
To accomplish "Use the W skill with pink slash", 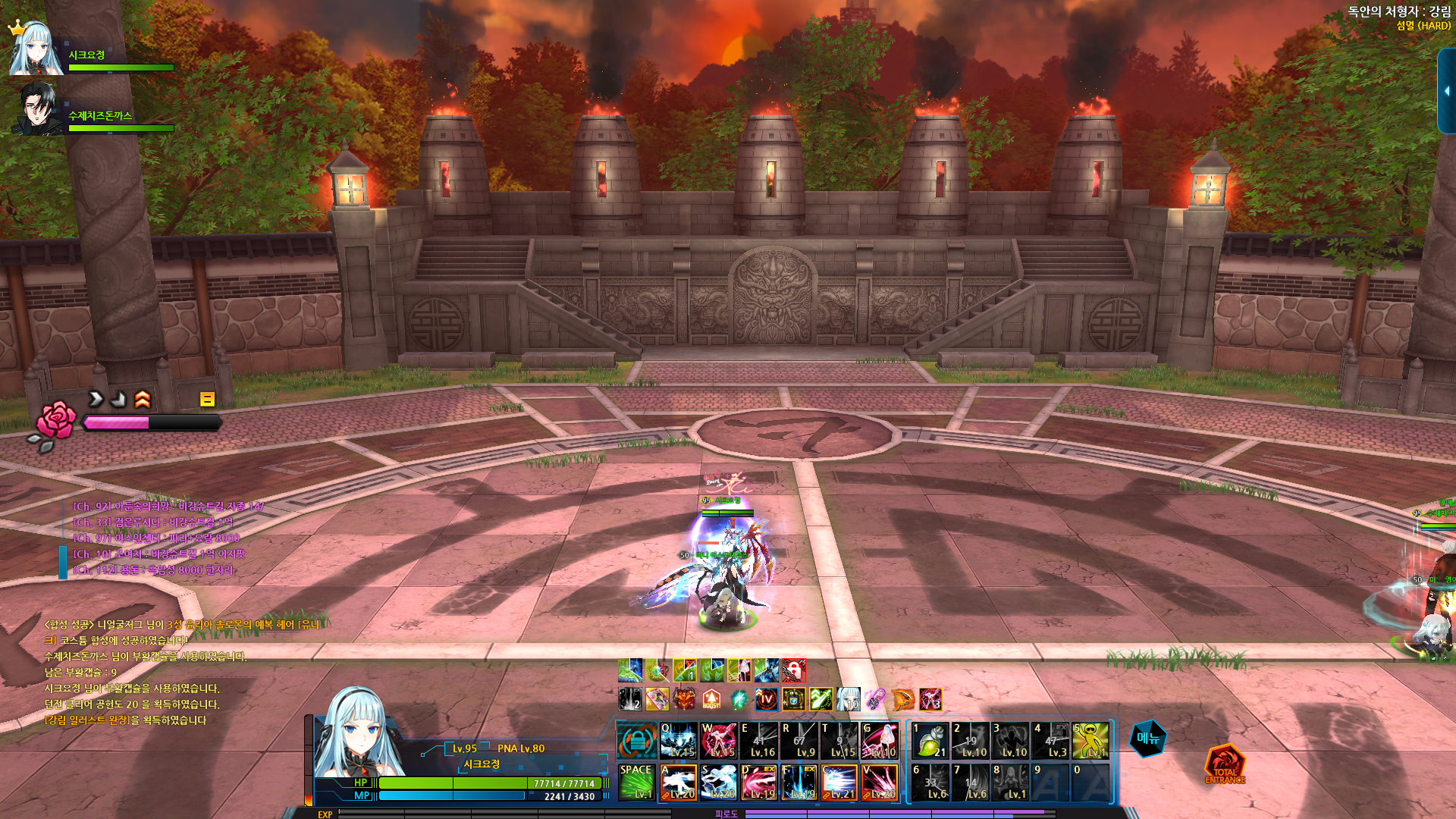I will 718,740.
